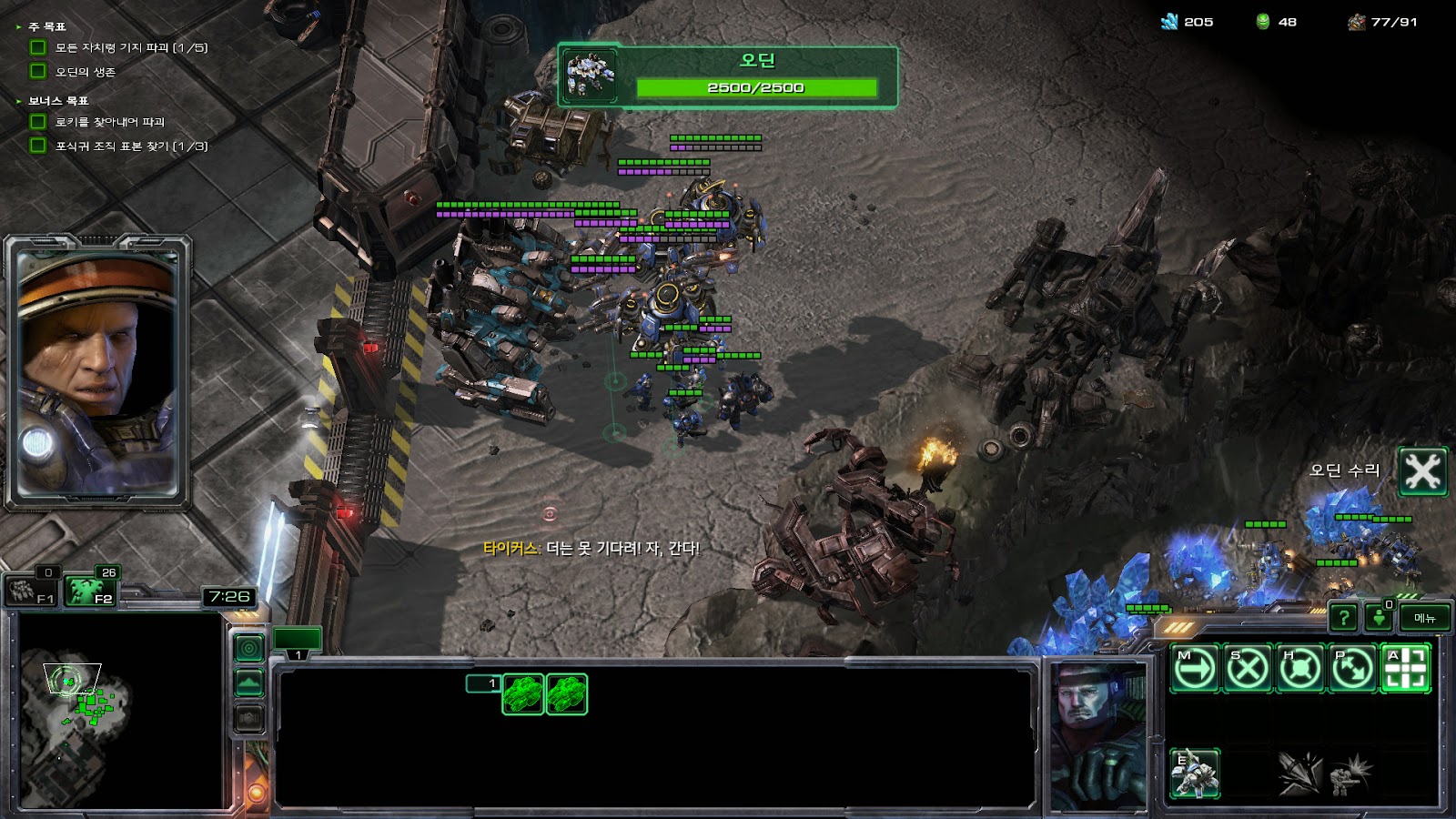Viewport: 1456px width, 819px height.
Task: Click the minimap to move the camera
Action: click(118, 710)
